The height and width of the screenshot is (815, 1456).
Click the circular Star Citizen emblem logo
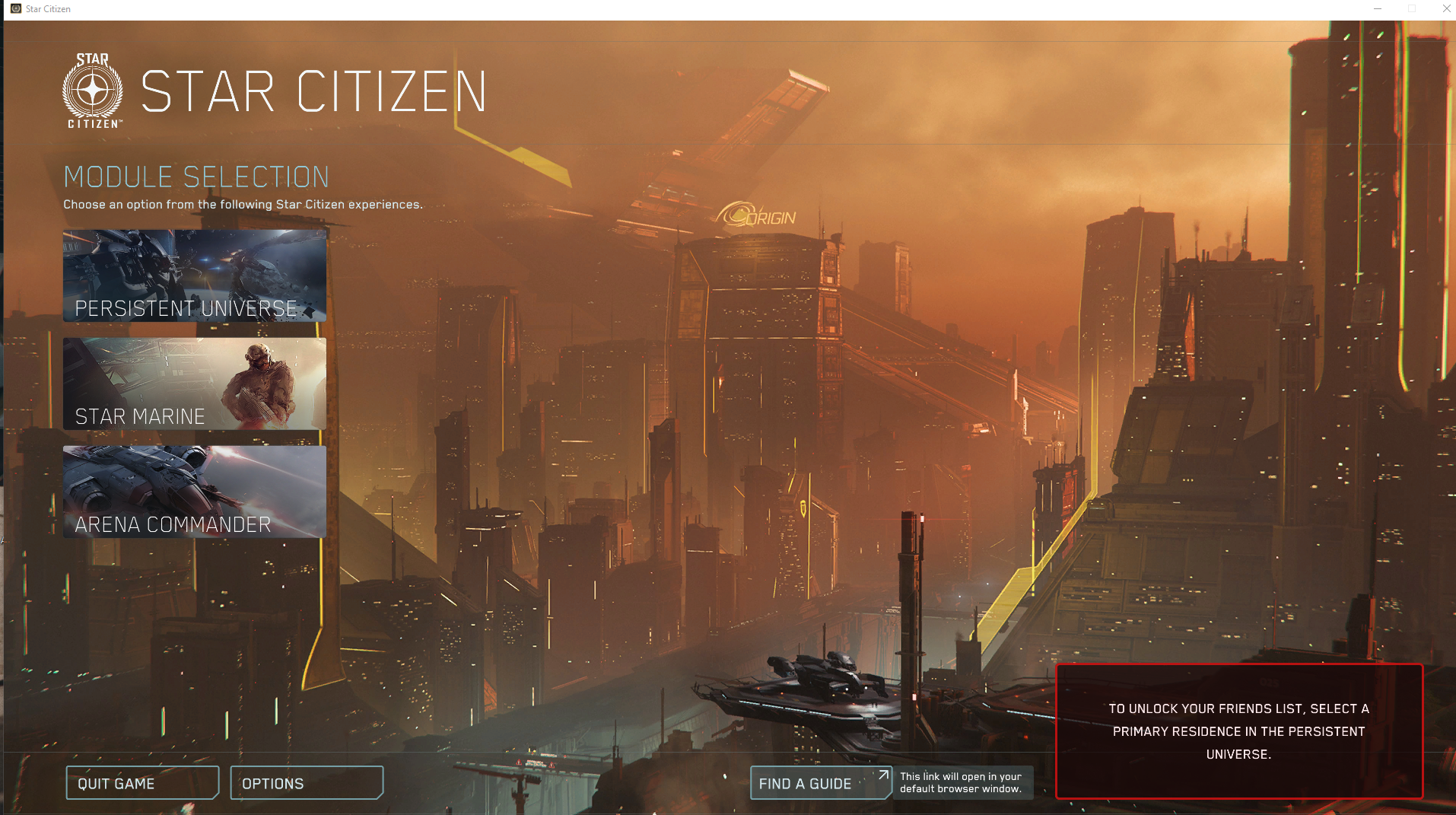[x=91, y=88]
